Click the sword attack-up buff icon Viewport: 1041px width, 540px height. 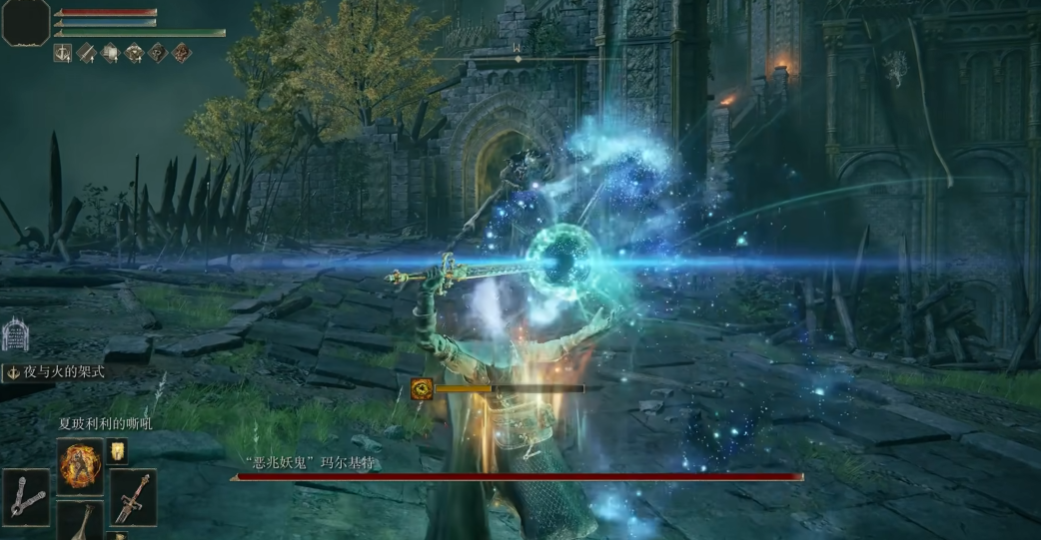(86, 53)
